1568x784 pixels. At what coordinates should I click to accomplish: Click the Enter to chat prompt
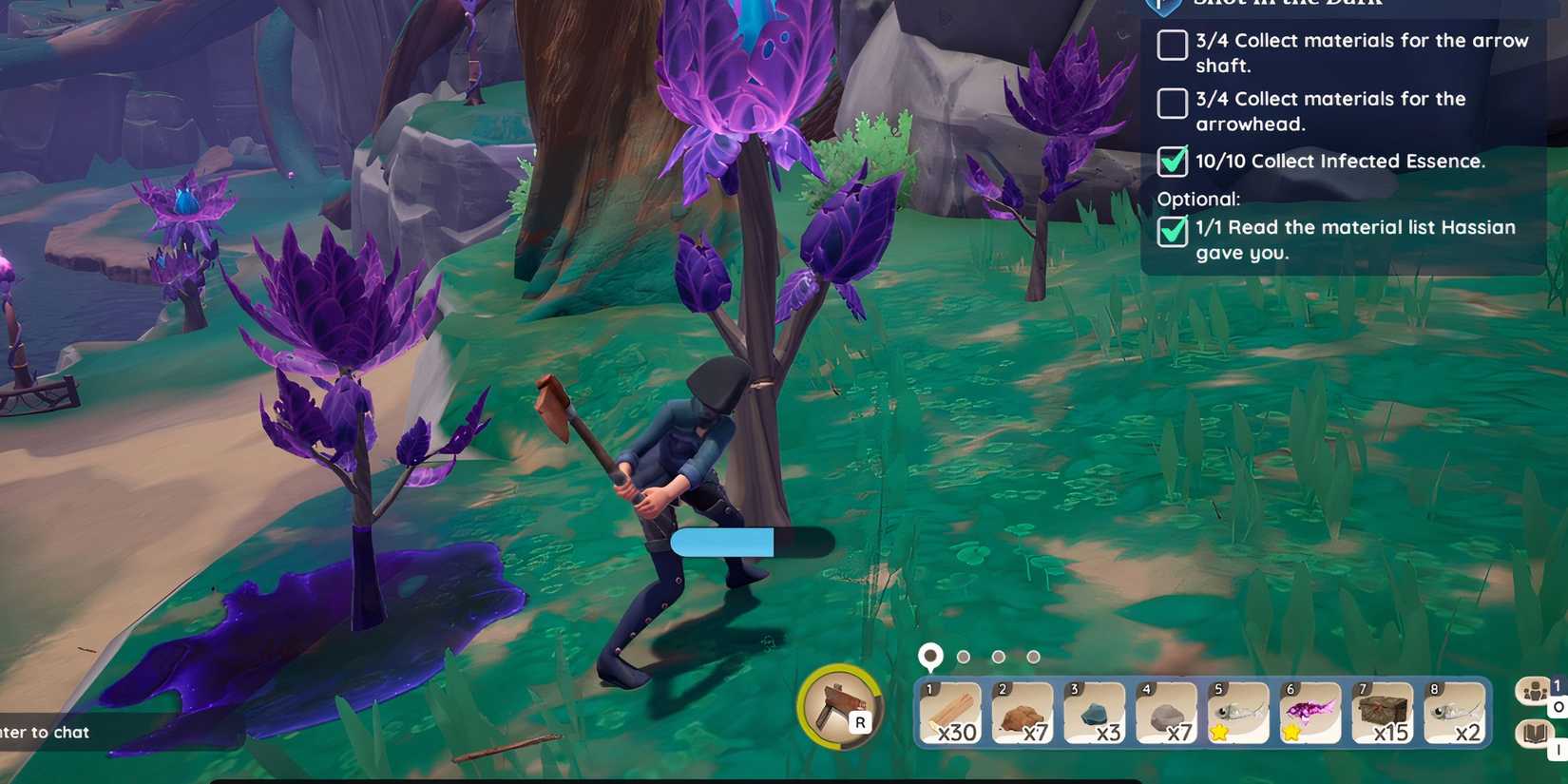click(44, 733)
